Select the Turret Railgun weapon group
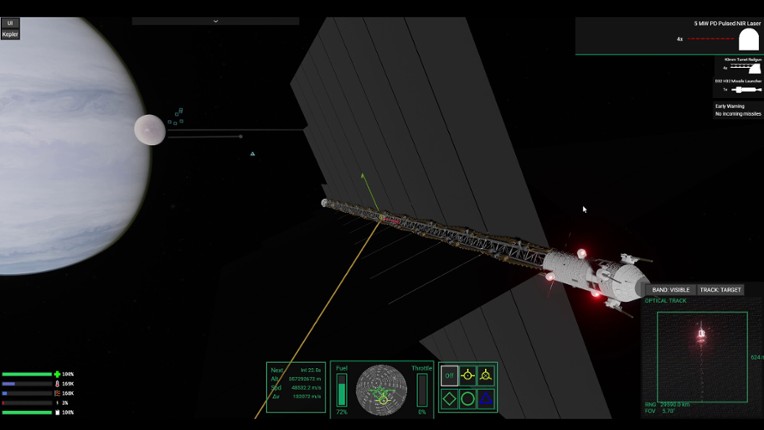 point(737,66)
